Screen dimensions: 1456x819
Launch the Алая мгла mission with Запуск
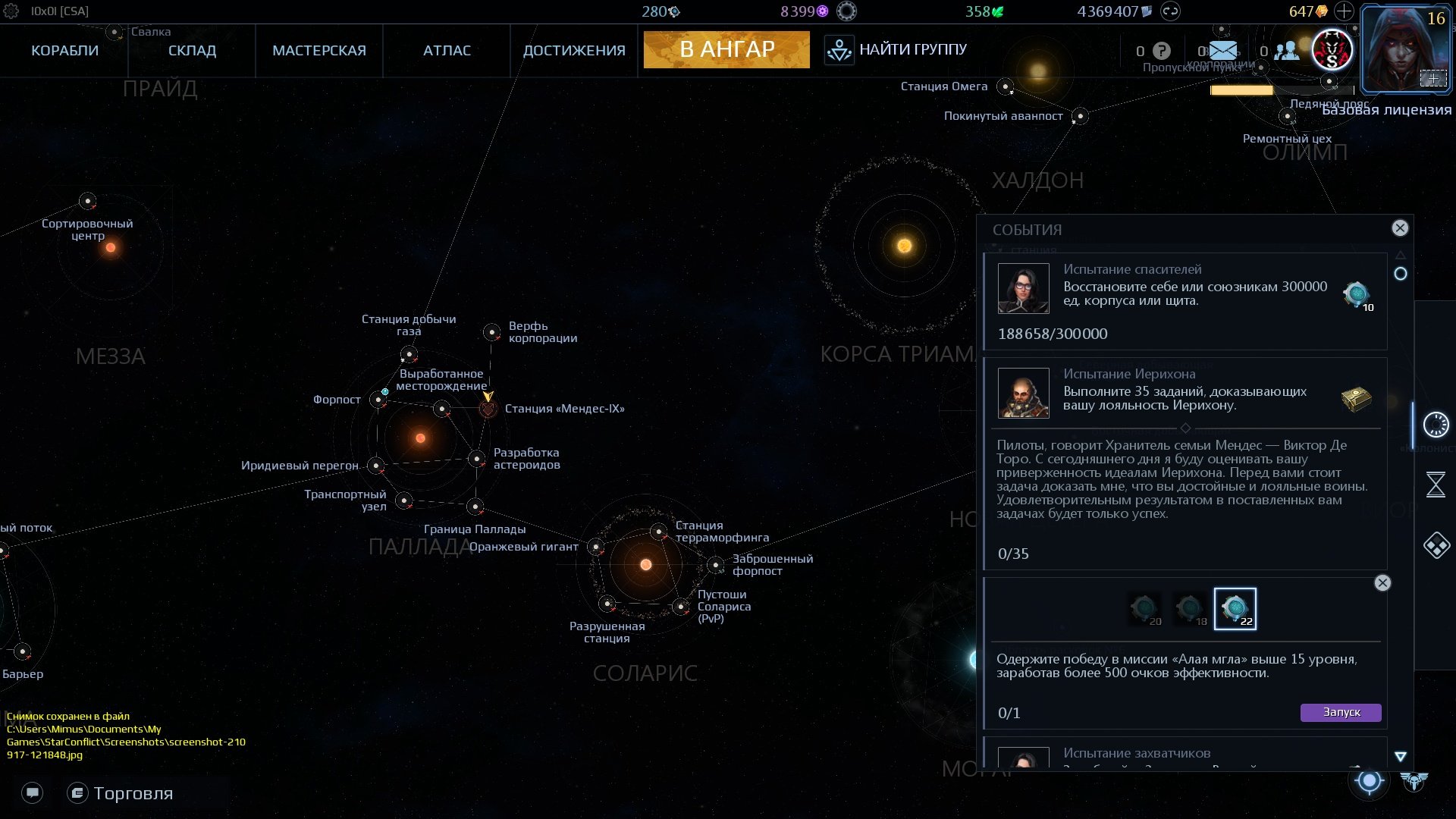click(1341, 713)
